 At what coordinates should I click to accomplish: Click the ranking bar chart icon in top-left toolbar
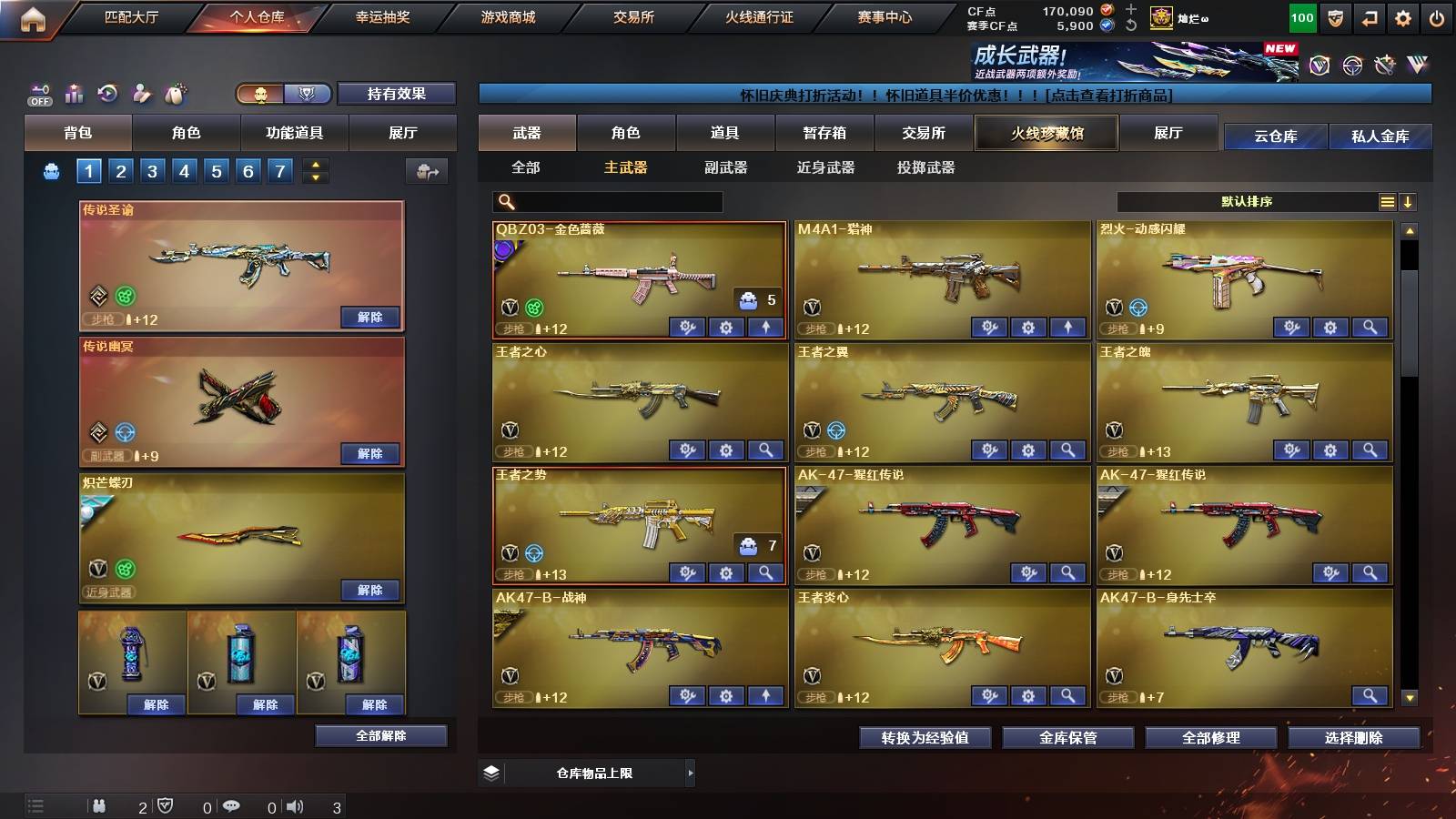pyautogui.click(x=74, y=93)
